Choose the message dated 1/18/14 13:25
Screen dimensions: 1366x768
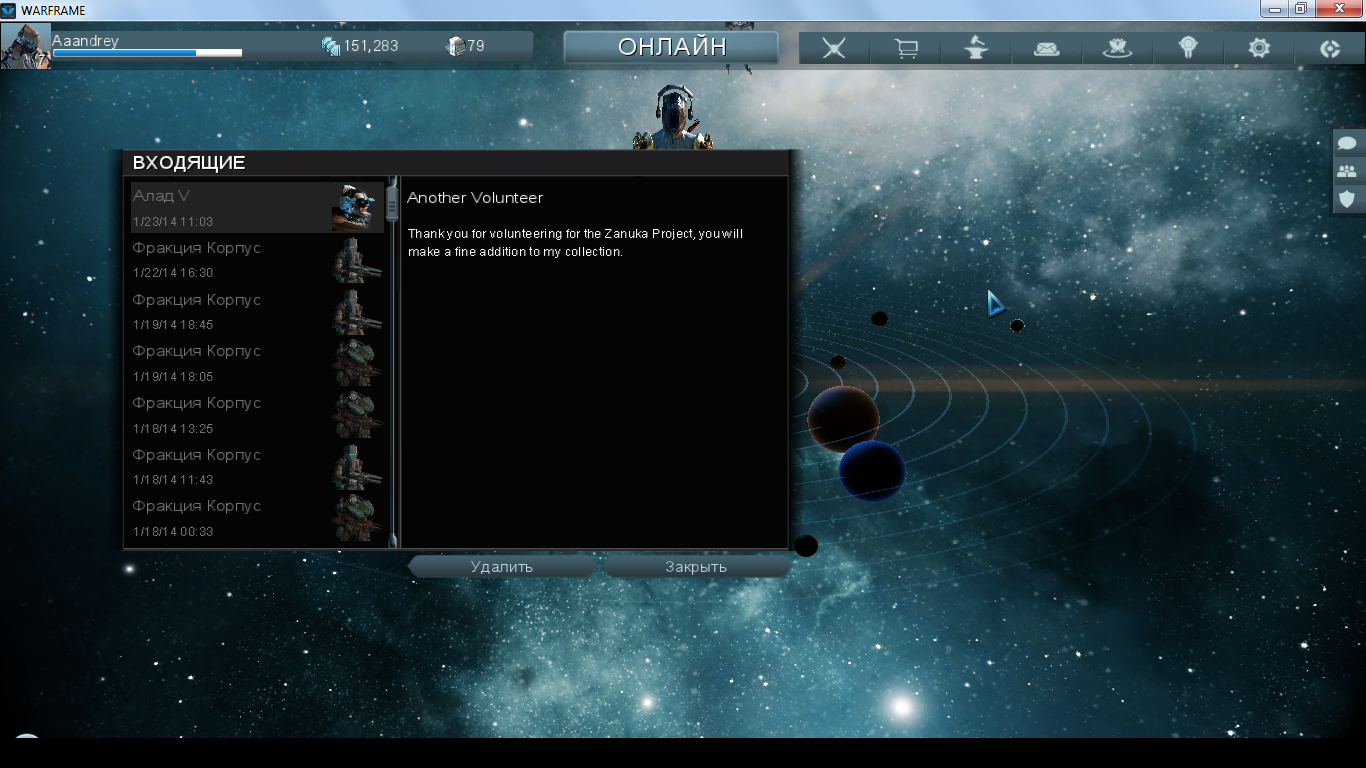click(x=257, y=415)
